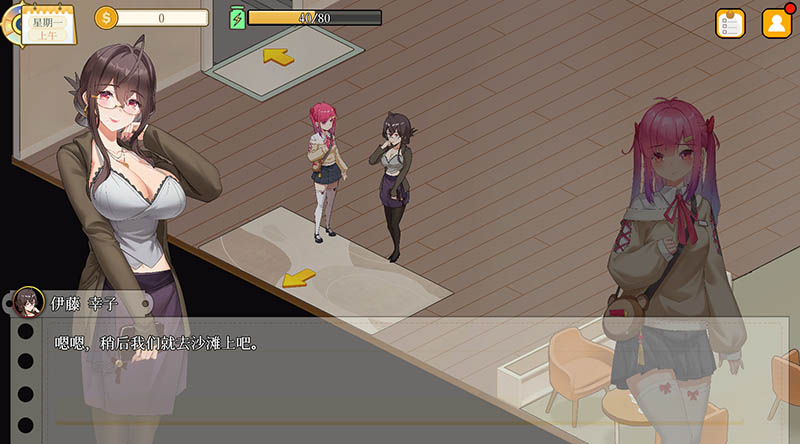Advance the dialogue by clicking the text box
800x444 pixels.
tap(400, 375)
